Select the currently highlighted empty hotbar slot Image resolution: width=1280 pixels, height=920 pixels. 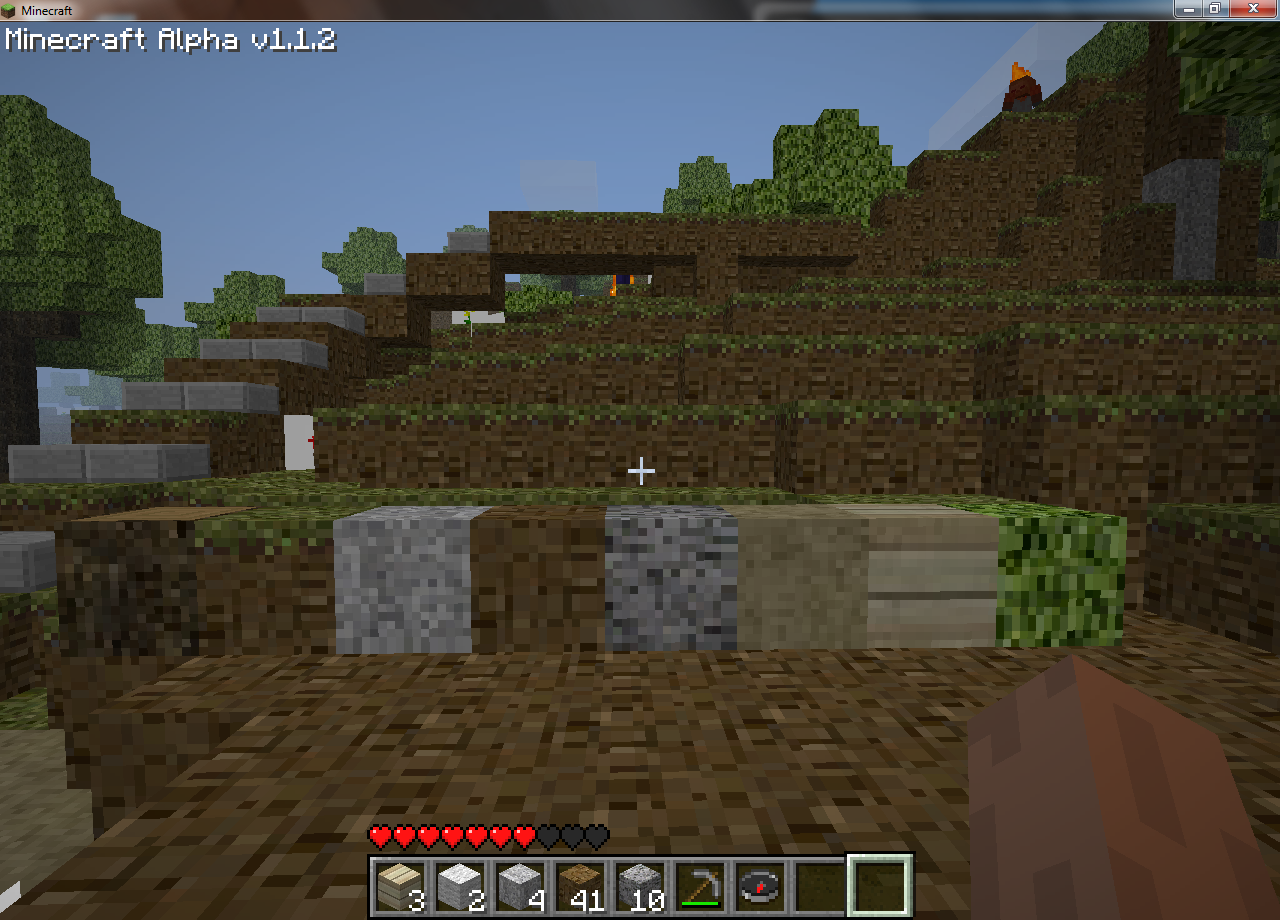coord(880,885)
